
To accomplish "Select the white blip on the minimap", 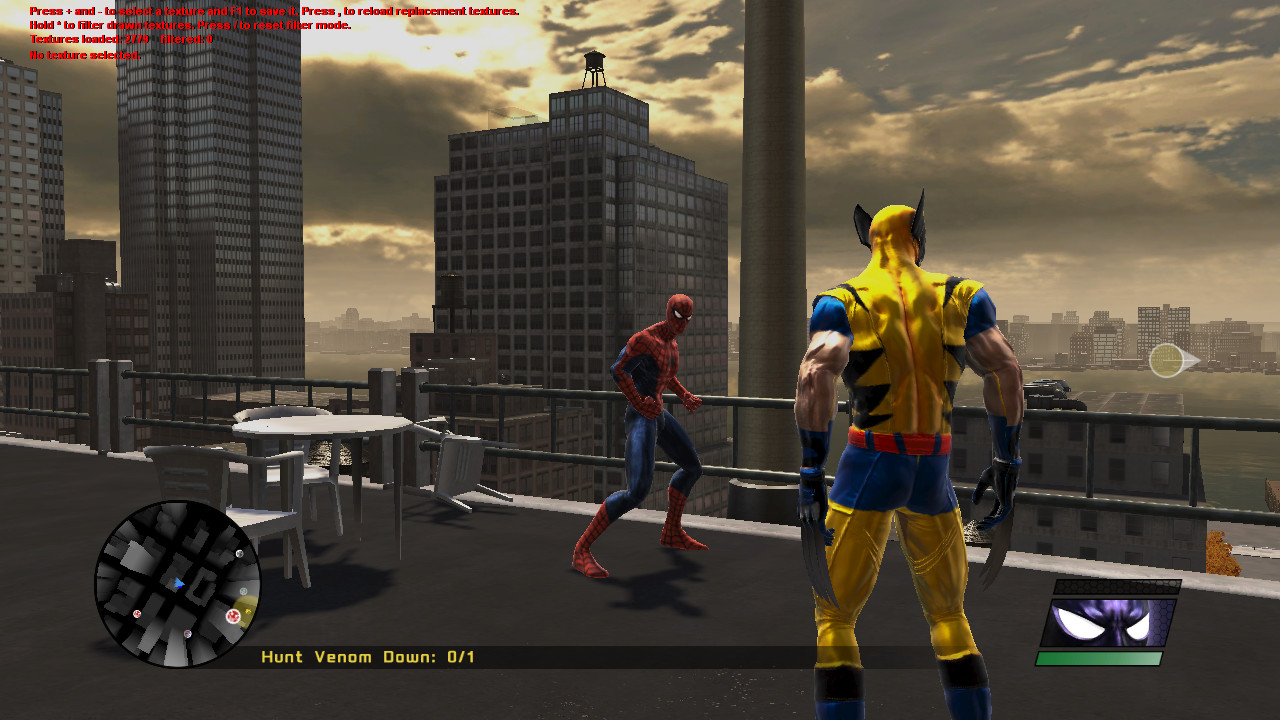I will 239,554.
